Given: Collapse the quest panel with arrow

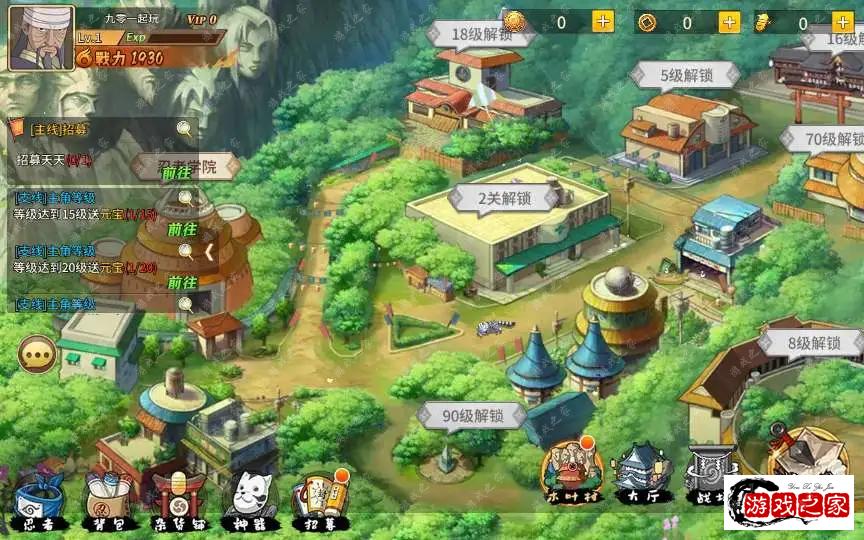Looking at the screenshot, I should (209, 251).
